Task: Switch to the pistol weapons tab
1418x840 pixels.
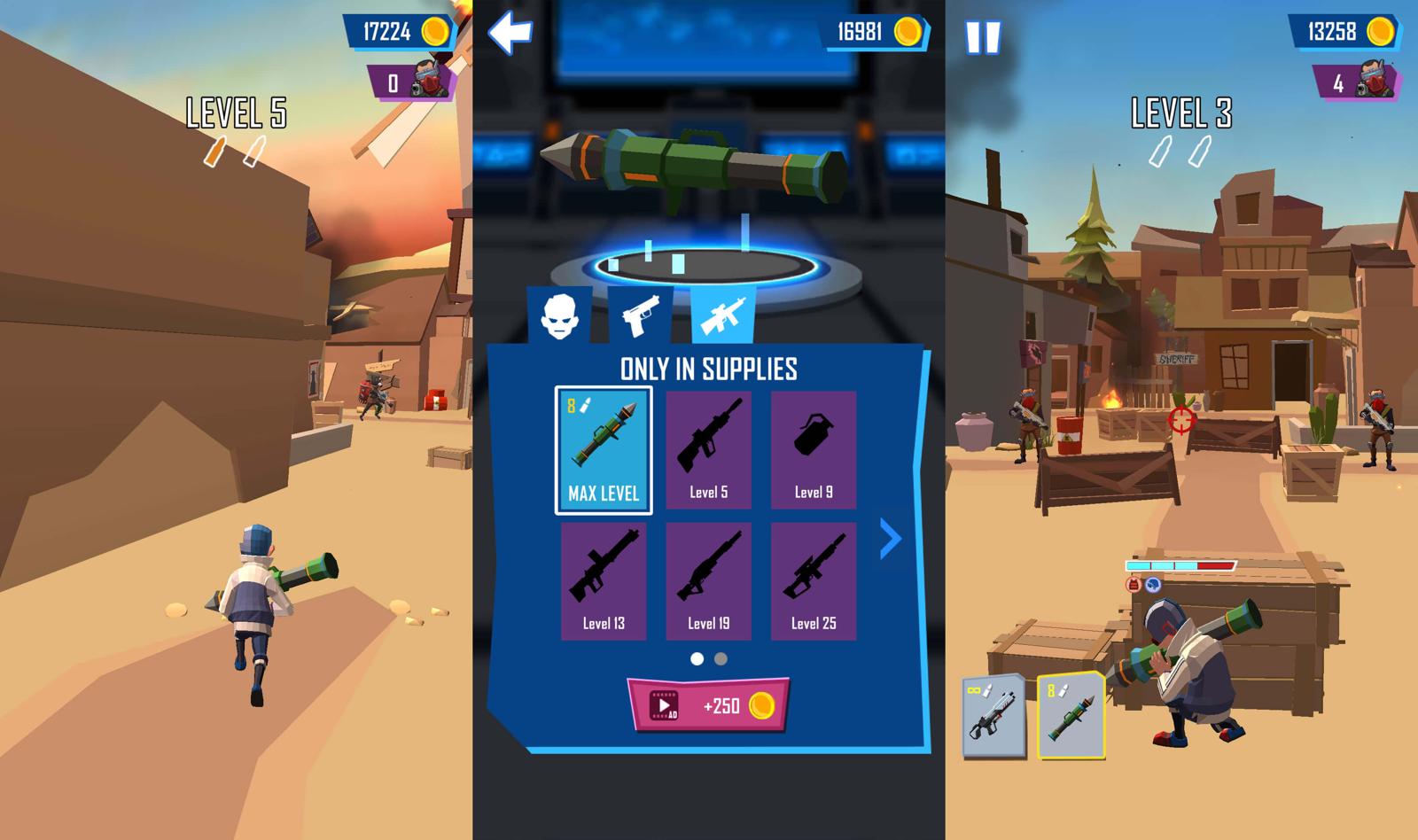Action: [641, 315]
